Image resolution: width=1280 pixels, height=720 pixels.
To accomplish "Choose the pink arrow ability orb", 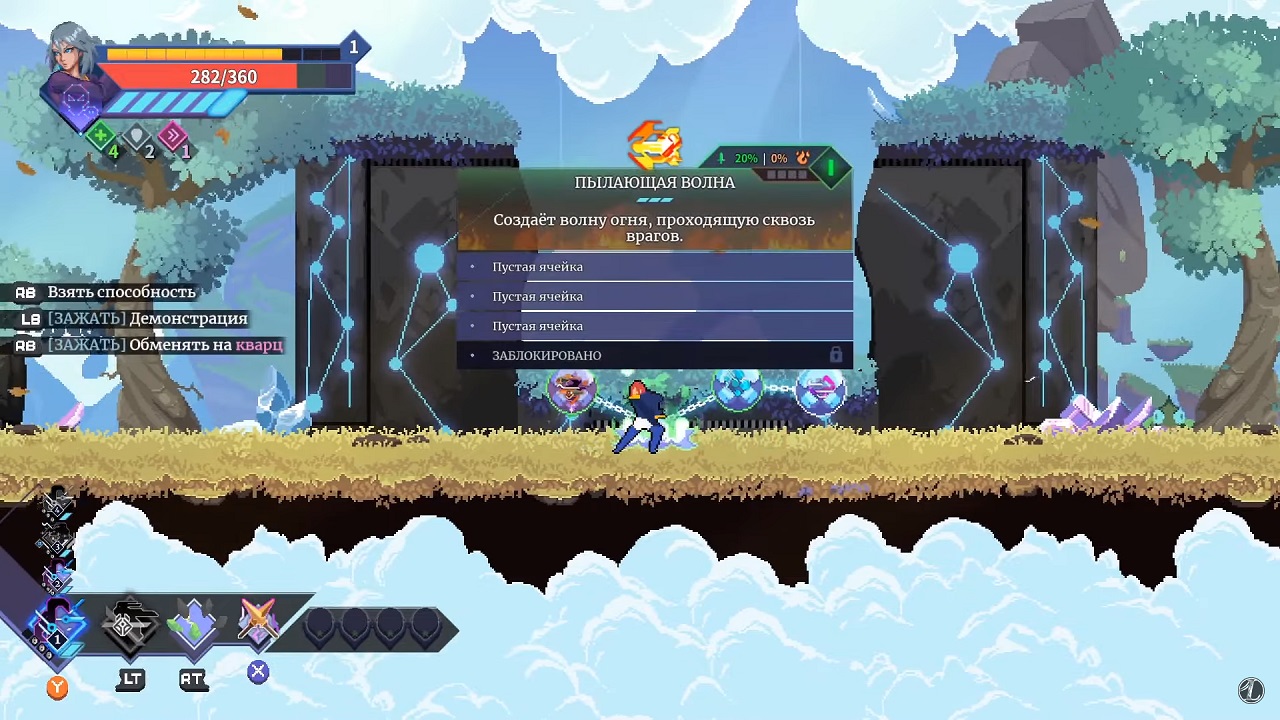I will coord(820,390).
